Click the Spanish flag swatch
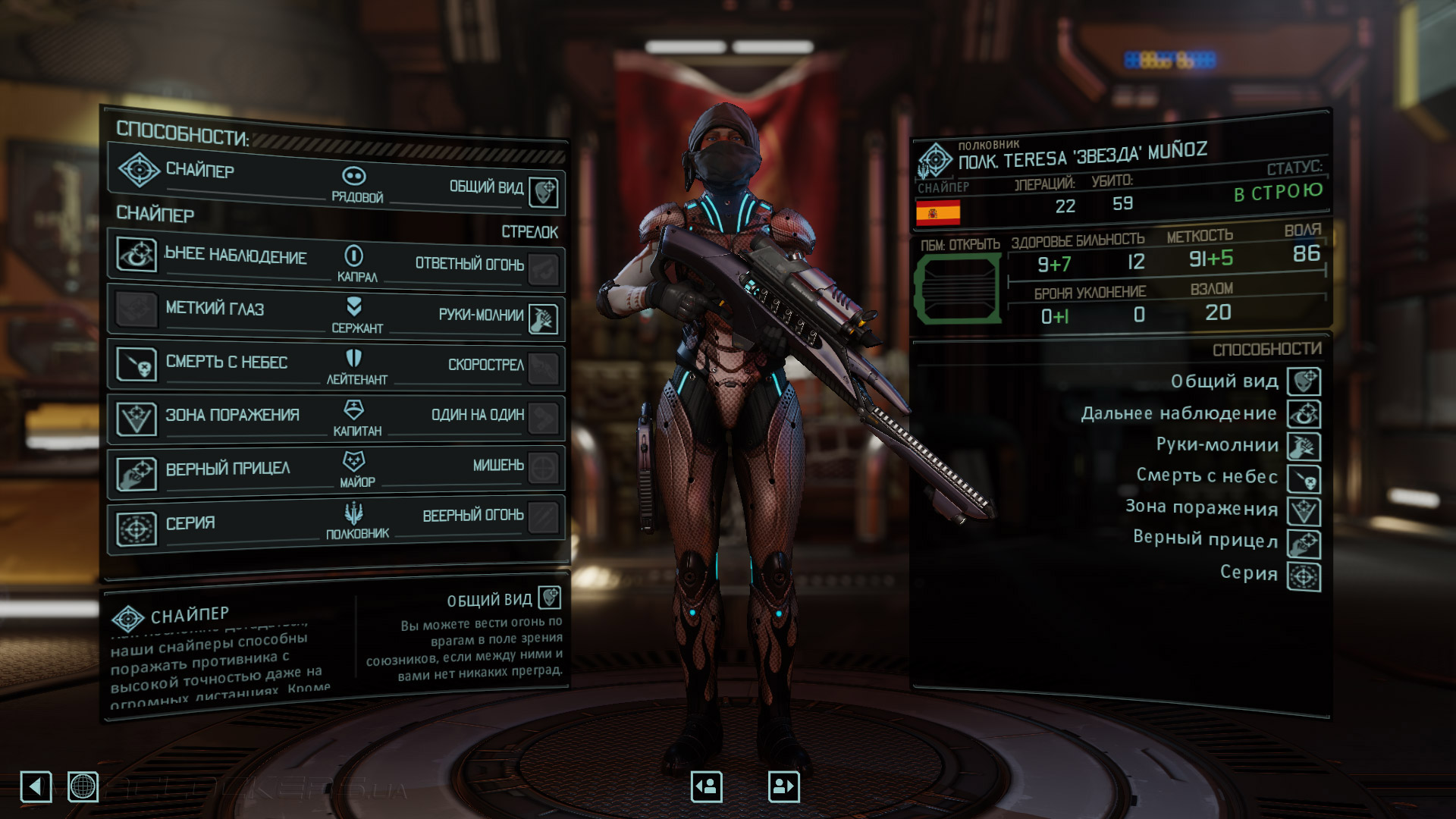This screenshot has height=819, width=1456. pyautogui.click(x=940, y=213)
